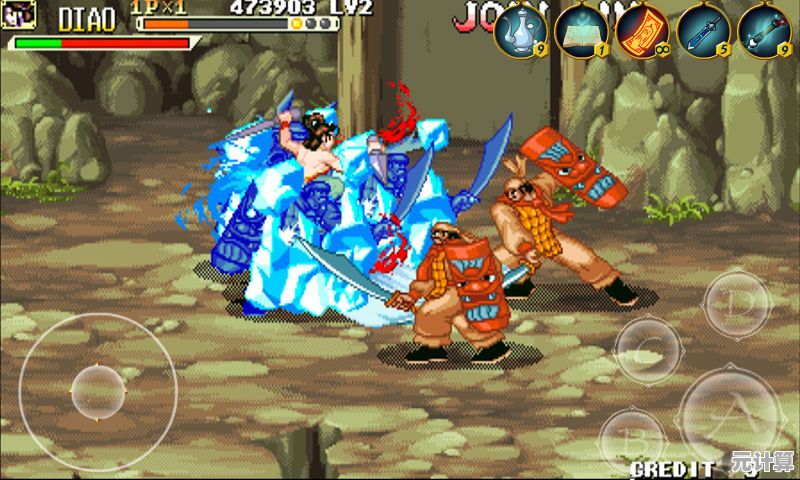The width and height of the screenshot is (800, 480).
Task: Use the silver teapot item
Action: [520, 30]
